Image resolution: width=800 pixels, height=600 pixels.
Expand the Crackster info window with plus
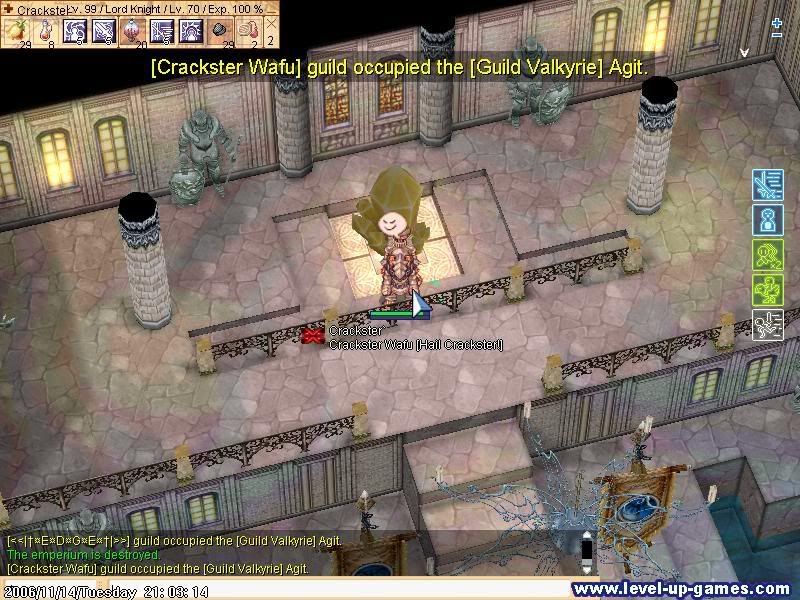click(x=8, y=9)
